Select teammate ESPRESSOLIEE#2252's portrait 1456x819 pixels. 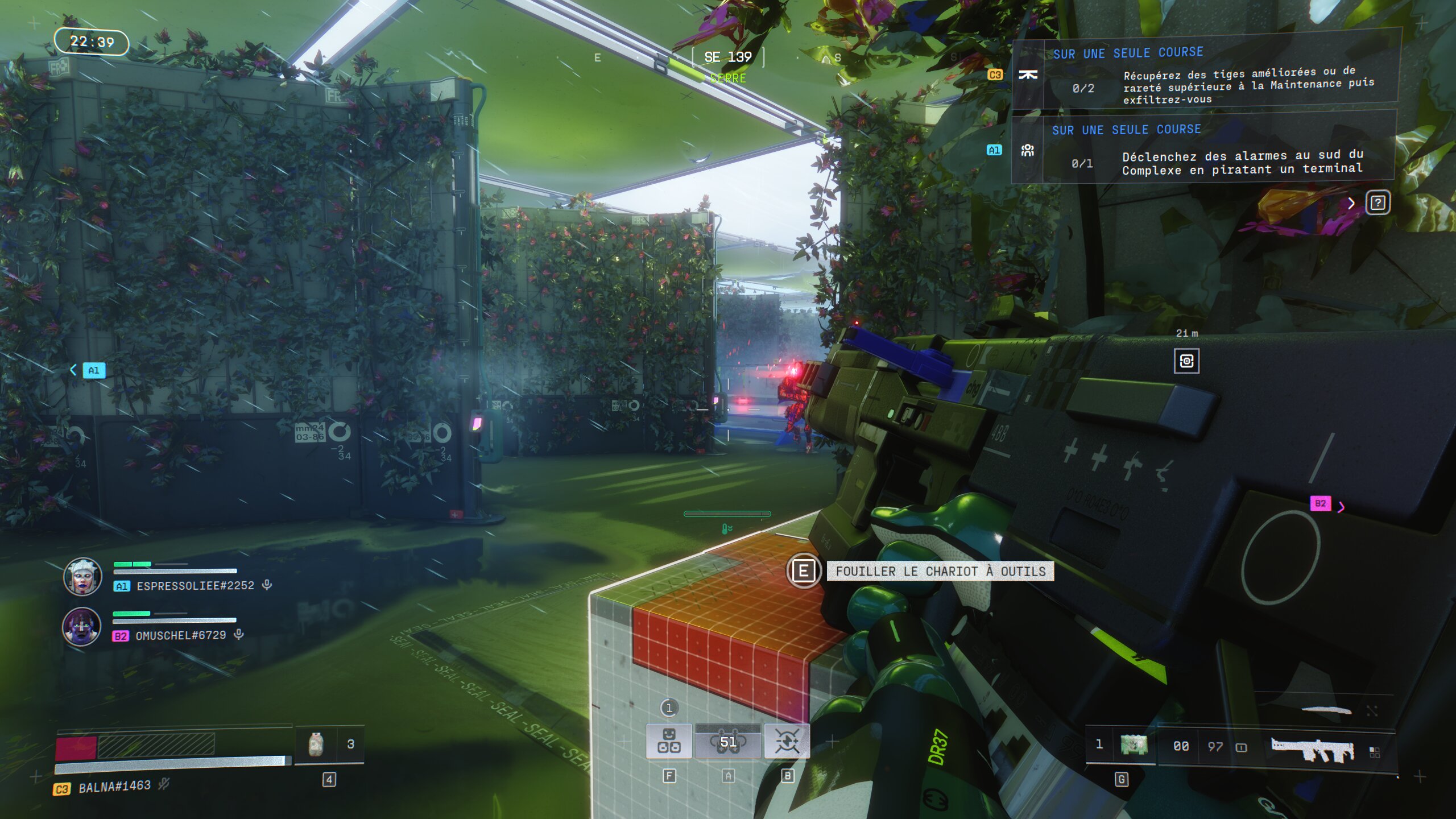[82, 576]
